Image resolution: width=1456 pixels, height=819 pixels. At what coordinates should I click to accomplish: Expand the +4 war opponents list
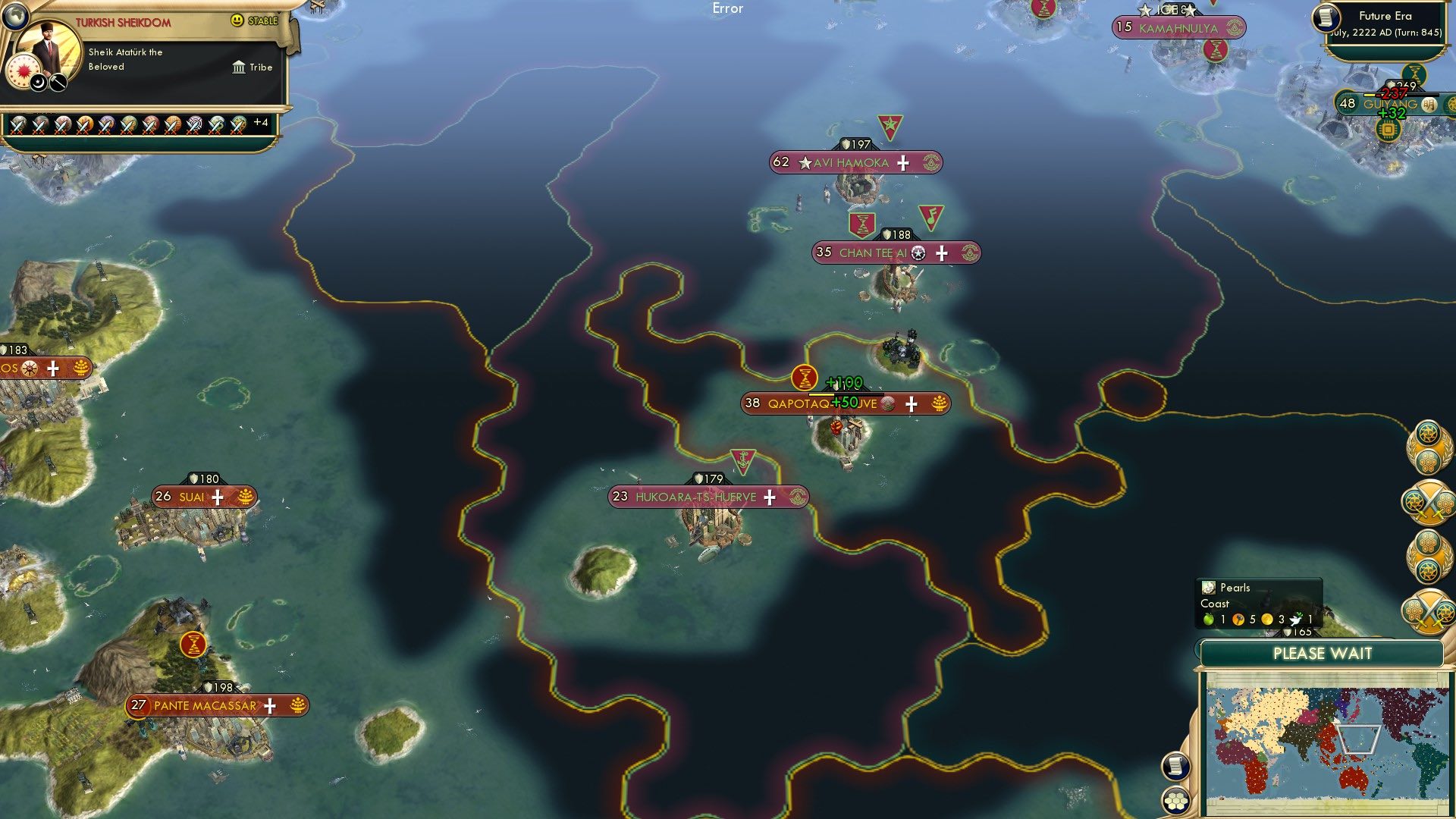(x=262, y=122)
